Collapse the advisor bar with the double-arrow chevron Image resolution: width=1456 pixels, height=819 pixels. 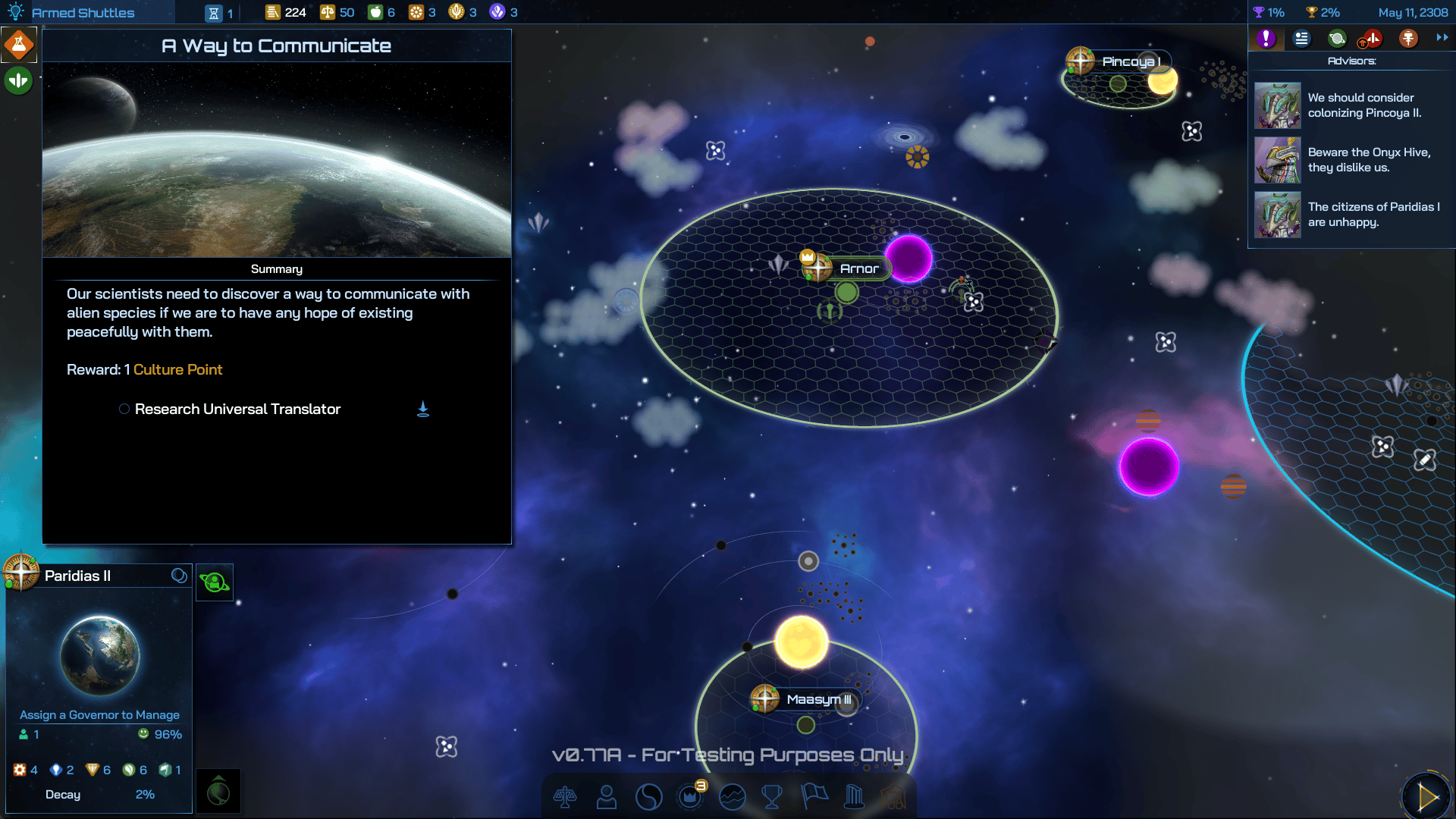[1442, 38]
